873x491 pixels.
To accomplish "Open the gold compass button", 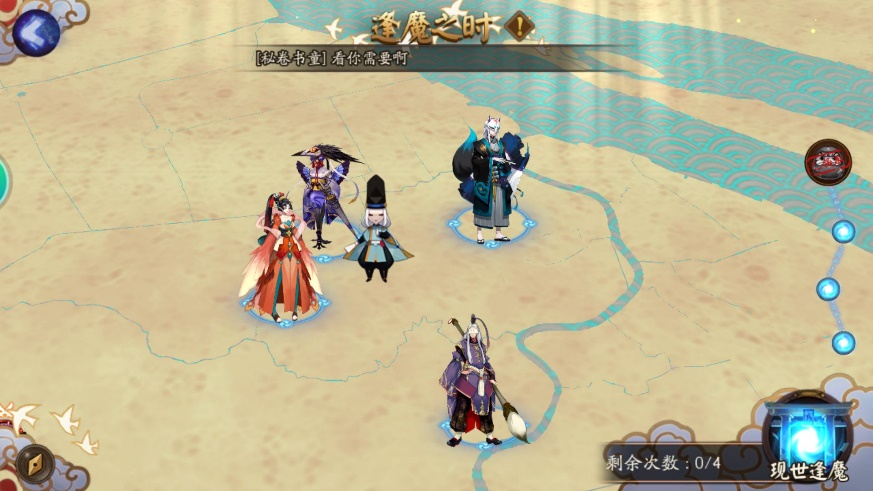I will pos(35,463).
